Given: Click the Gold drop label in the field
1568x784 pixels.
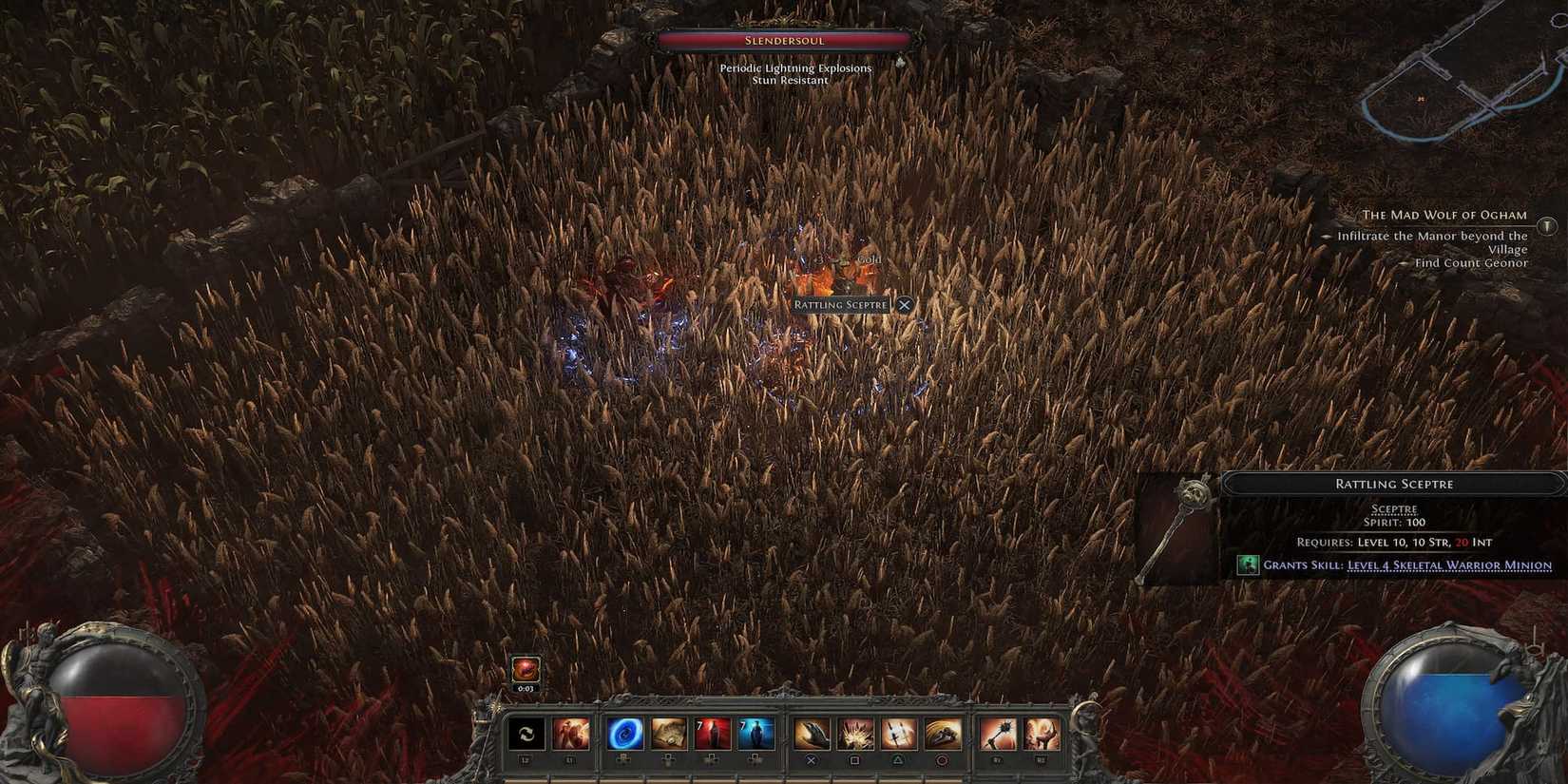Looking at the screenshot, I should (x=870, y=259).
